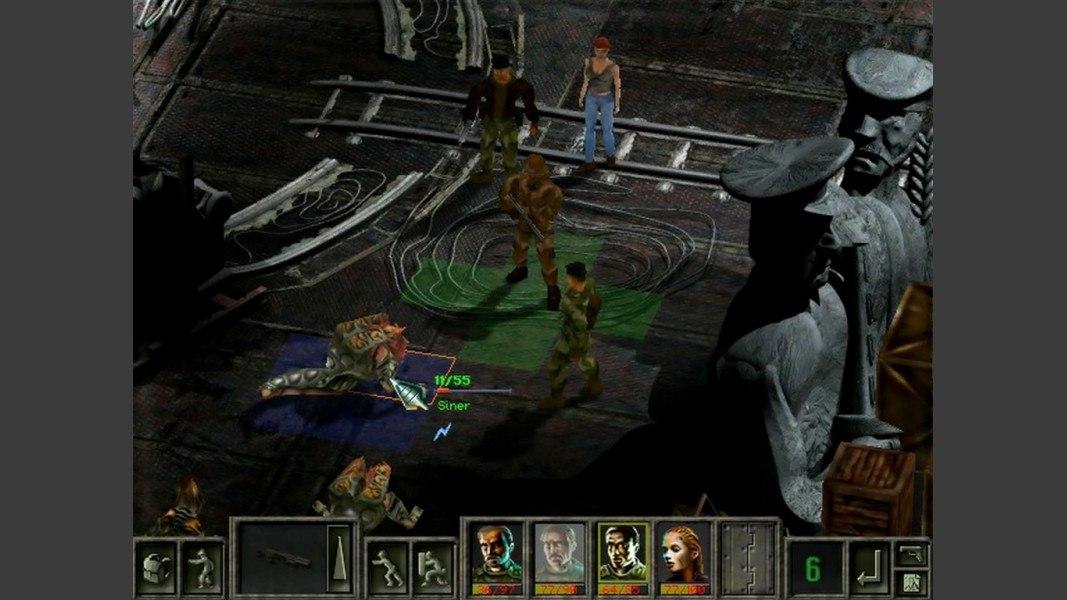Click the small pistol icon button

pyautogui.click(x=911, y=553)
